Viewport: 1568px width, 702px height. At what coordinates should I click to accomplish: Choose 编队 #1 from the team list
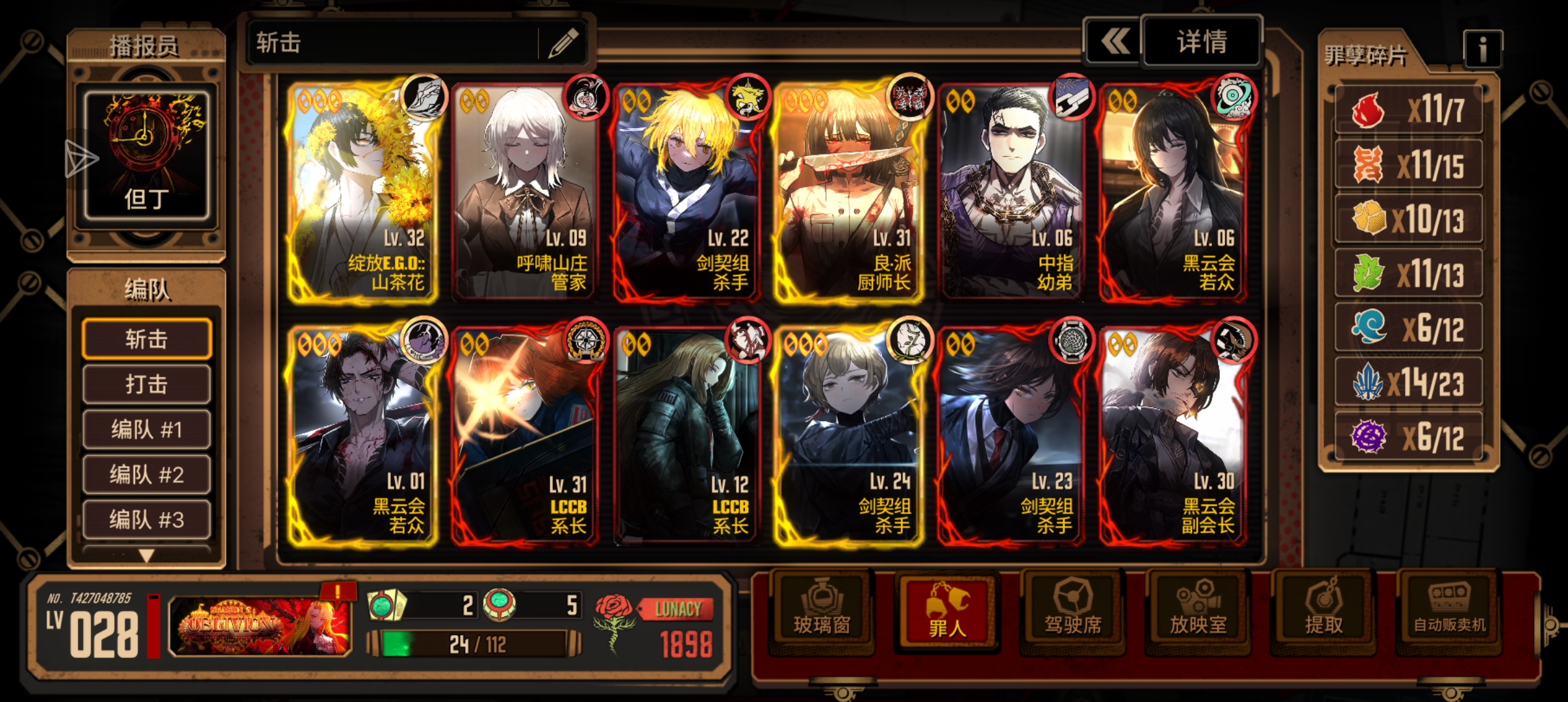pos(147,430)
